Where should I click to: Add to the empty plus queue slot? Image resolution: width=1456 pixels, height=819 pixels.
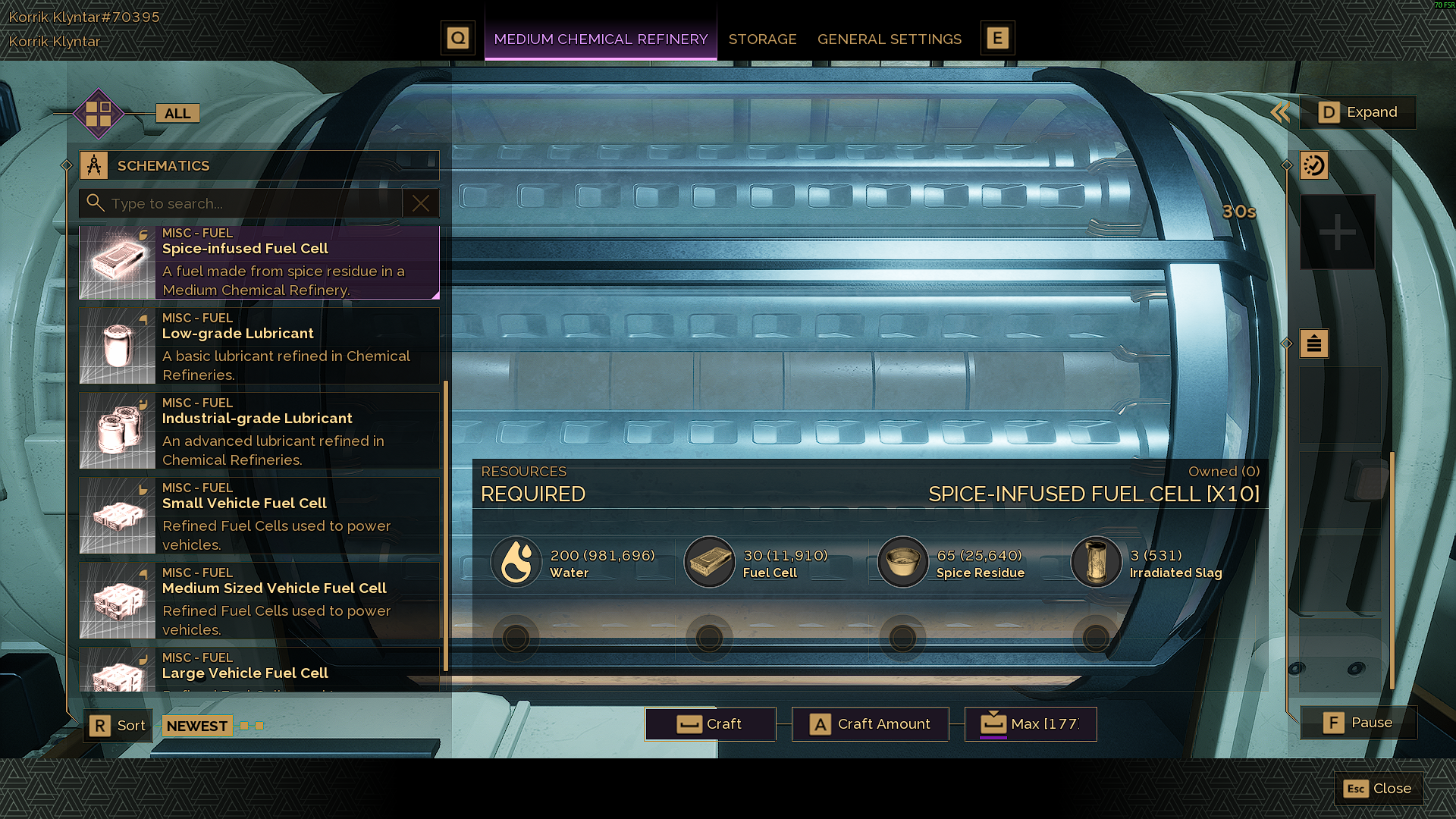[1338, 232]
